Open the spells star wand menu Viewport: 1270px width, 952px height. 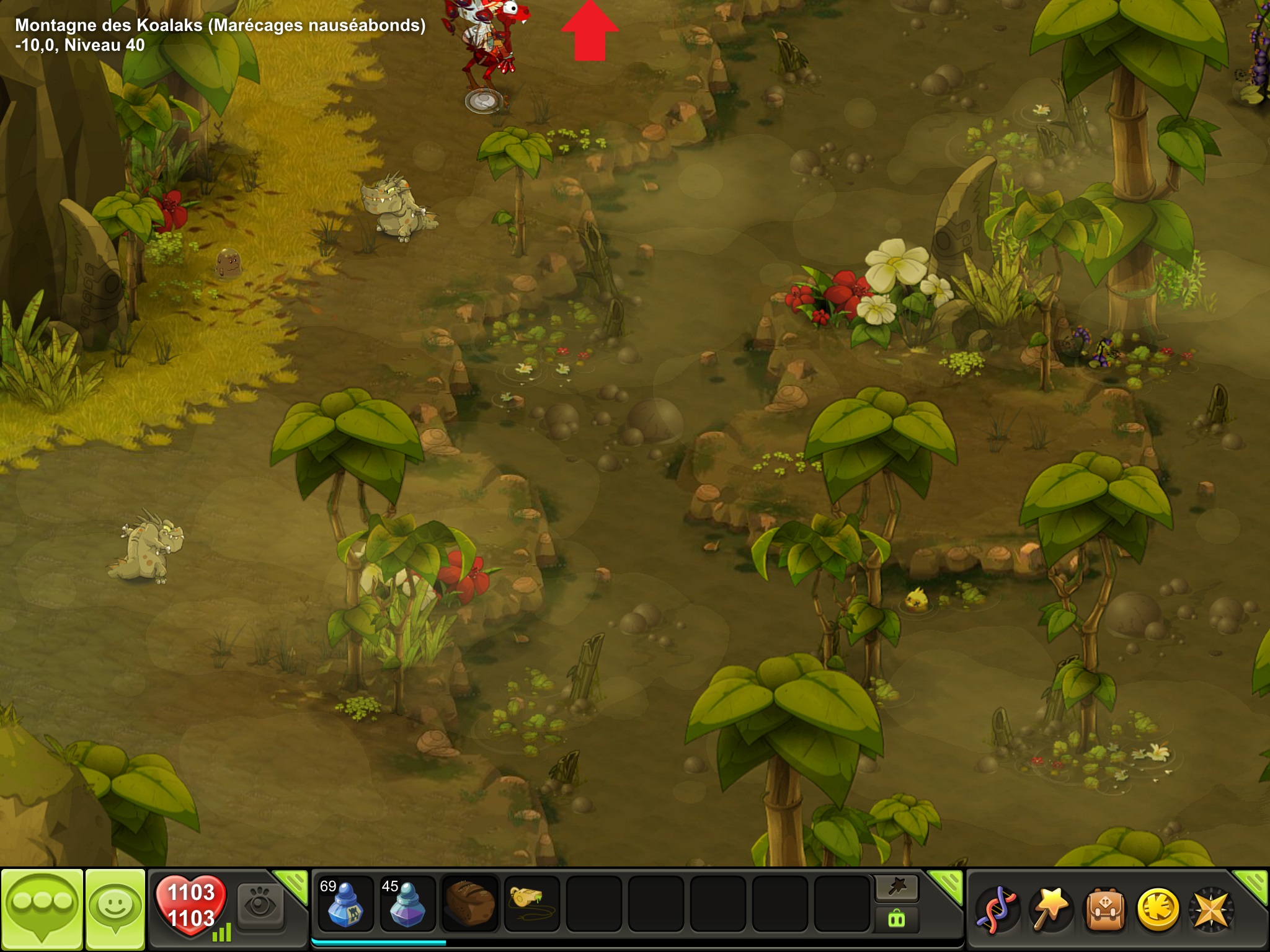(1050, 909)
